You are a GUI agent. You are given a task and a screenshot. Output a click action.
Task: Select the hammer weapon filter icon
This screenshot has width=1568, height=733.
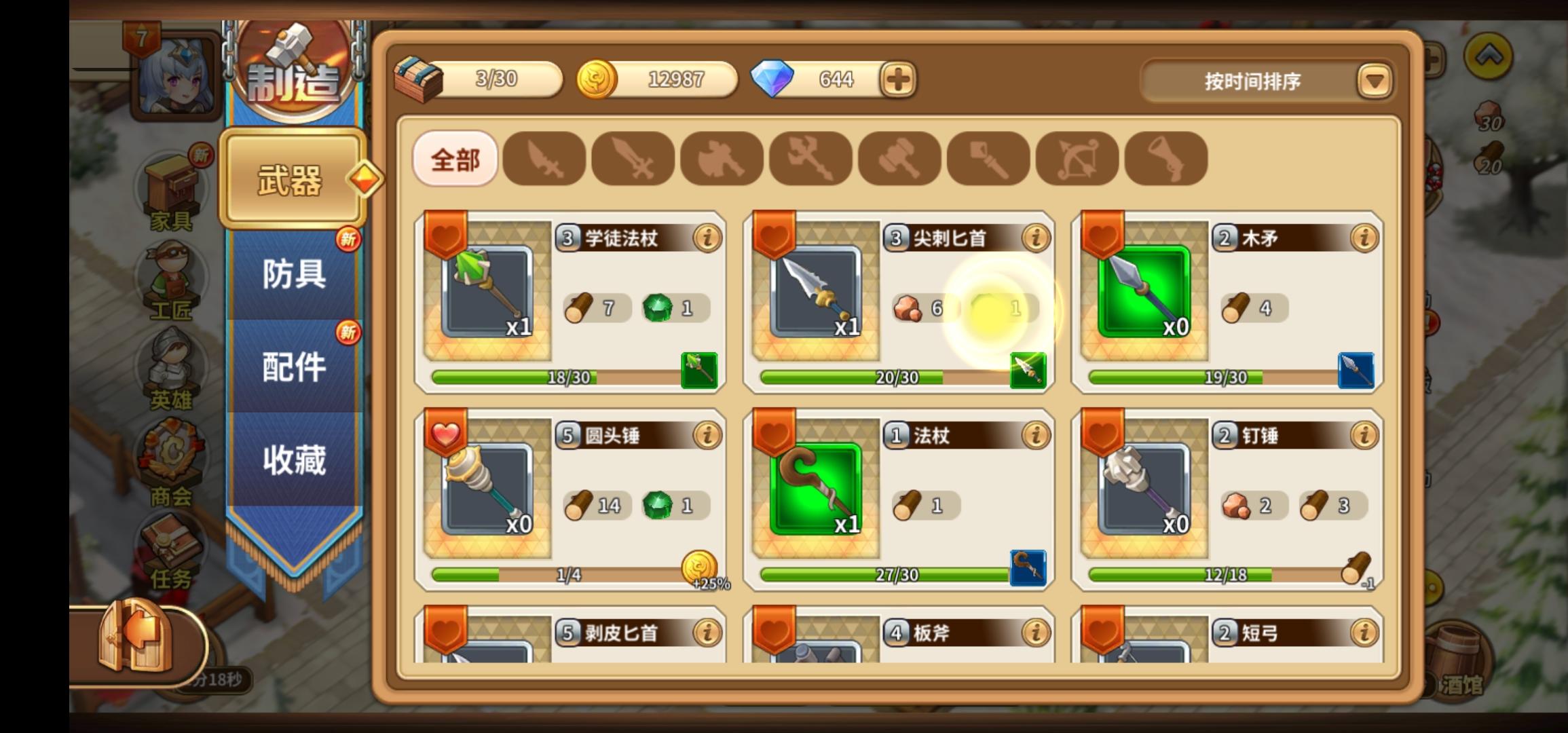899,158
